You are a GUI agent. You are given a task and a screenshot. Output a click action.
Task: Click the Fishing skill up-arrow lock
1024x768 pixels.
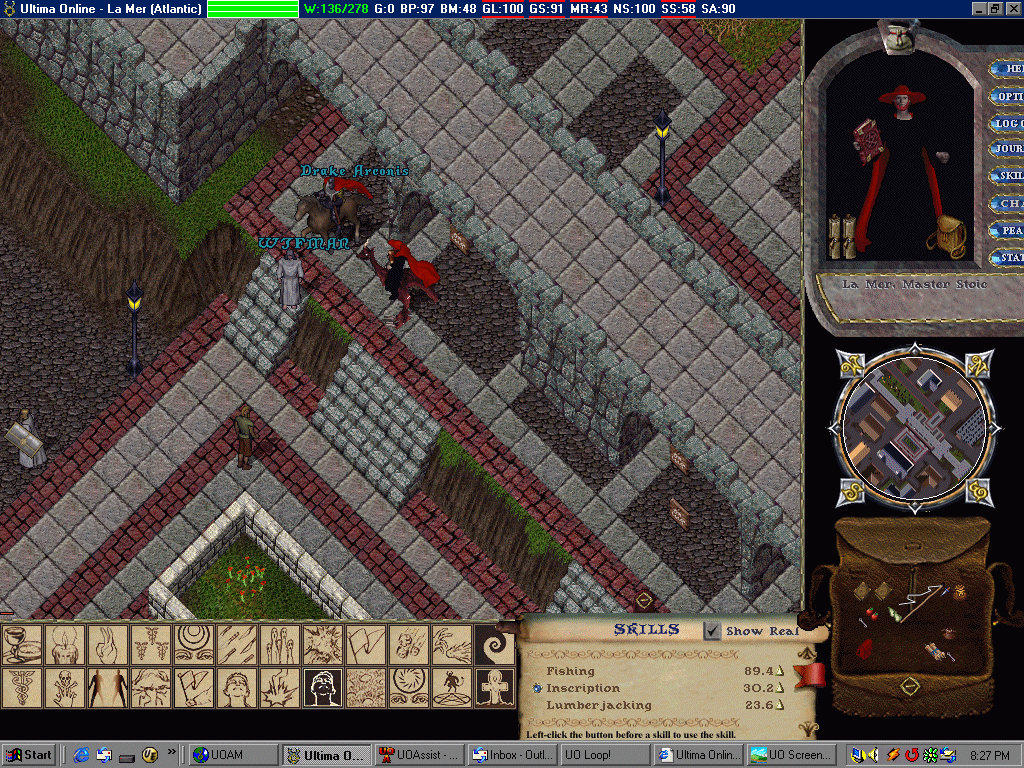779,671
